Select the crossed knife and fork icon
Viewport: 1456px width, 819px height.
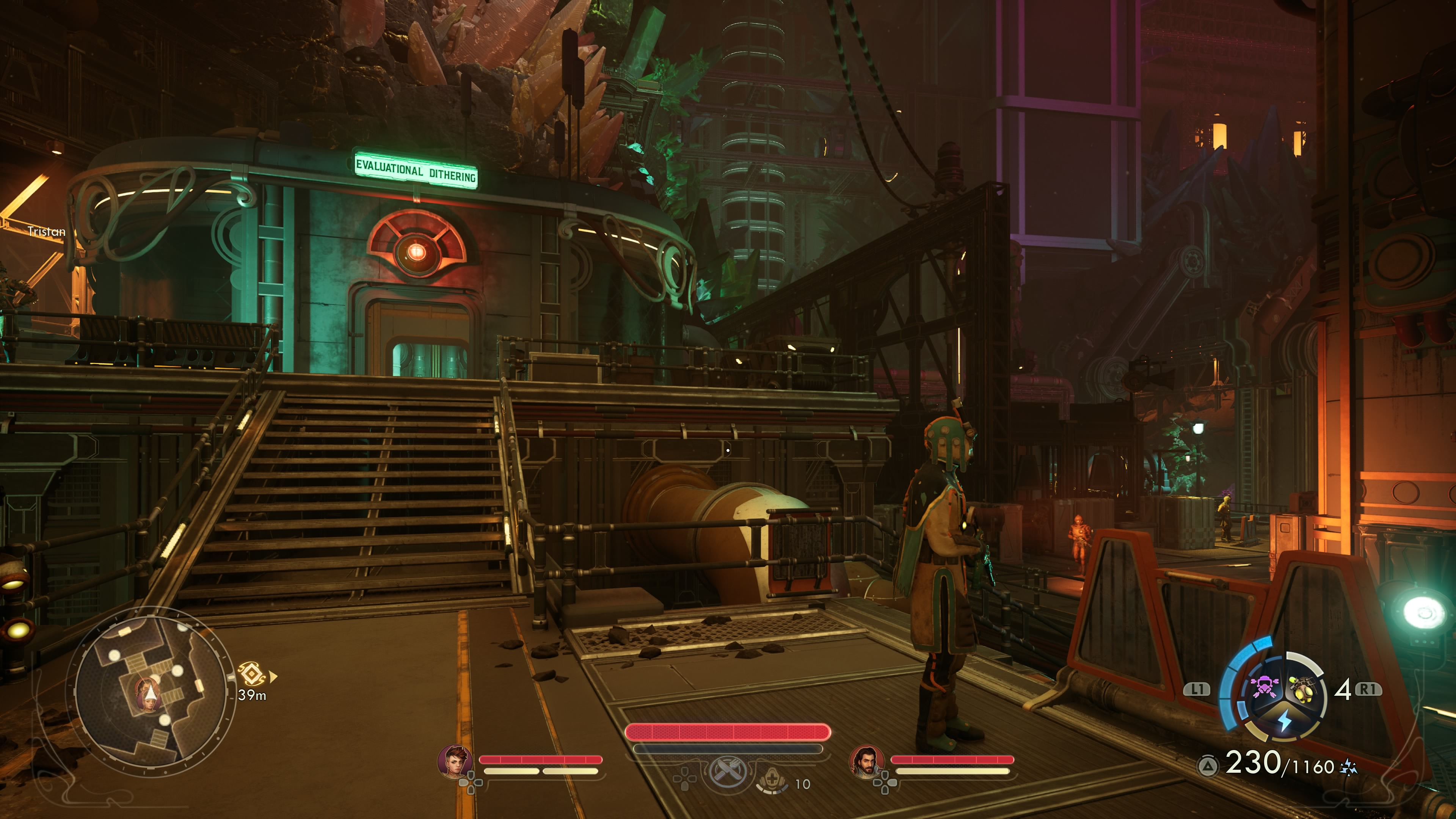click(728, 771)
